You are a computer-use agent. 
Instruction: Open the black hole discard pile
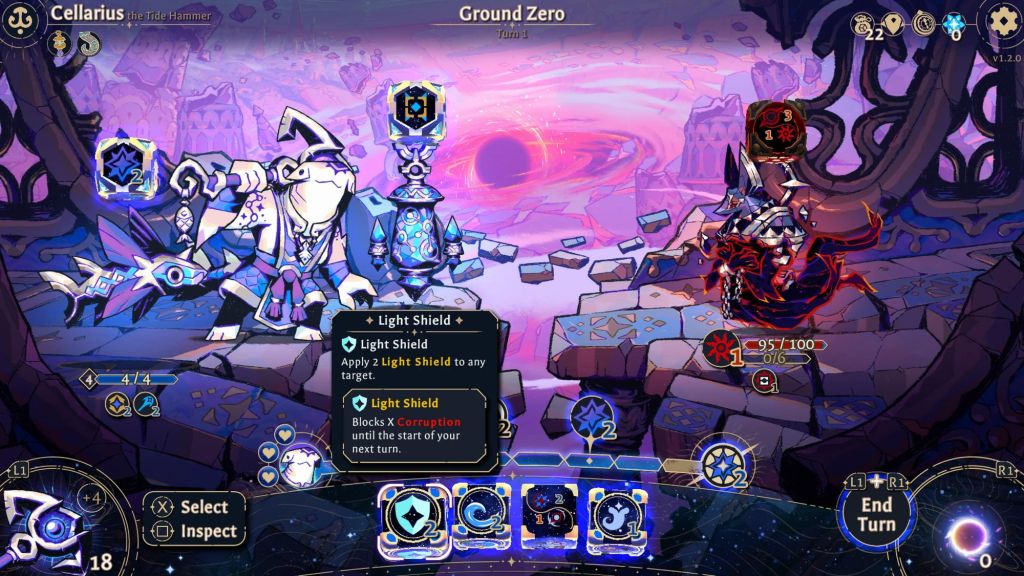[x=968, y=532]
